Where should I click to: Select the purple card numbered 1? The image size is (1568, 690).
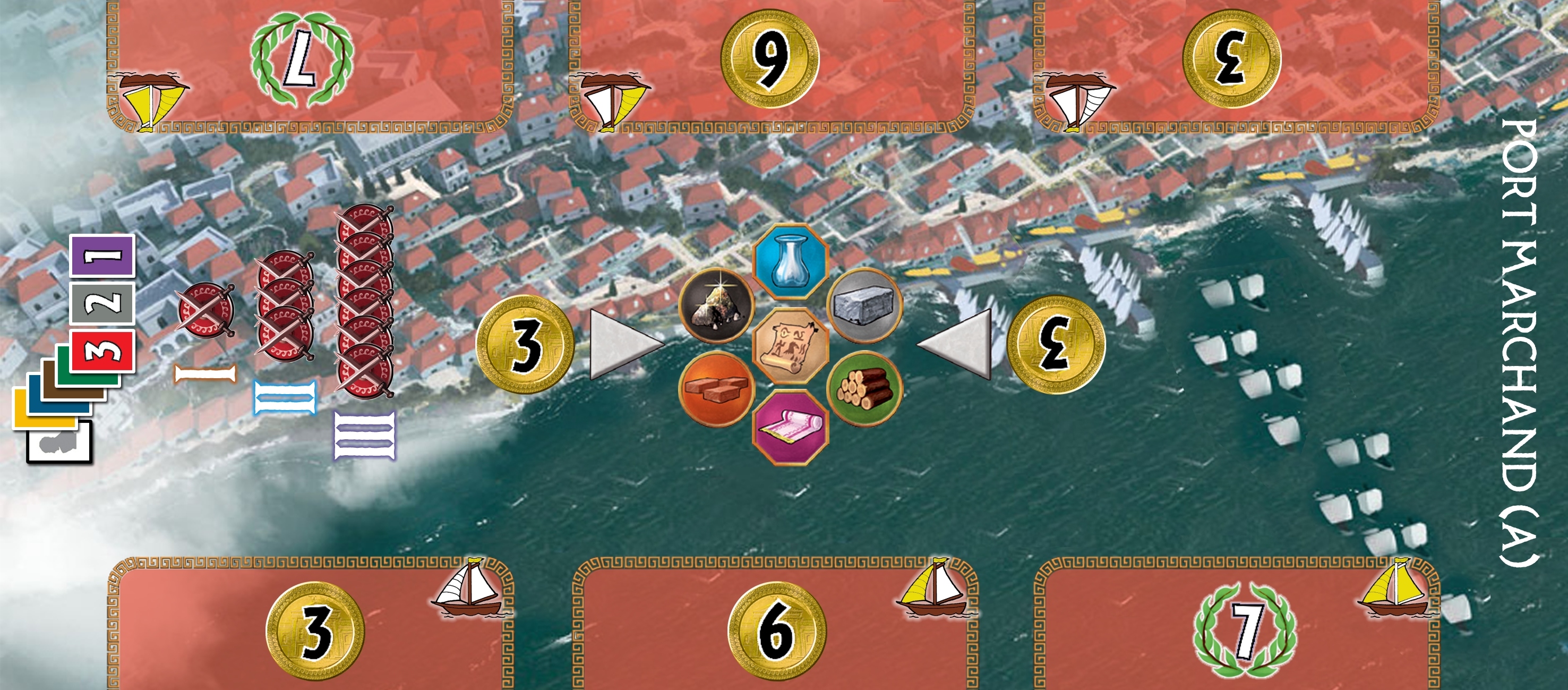[x=101, y=256]
